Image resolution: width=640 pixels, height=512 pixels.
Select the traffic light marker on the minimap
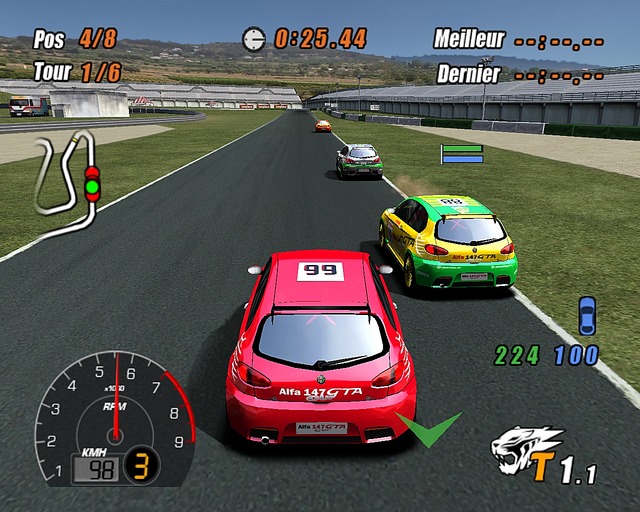pos(92,184)
